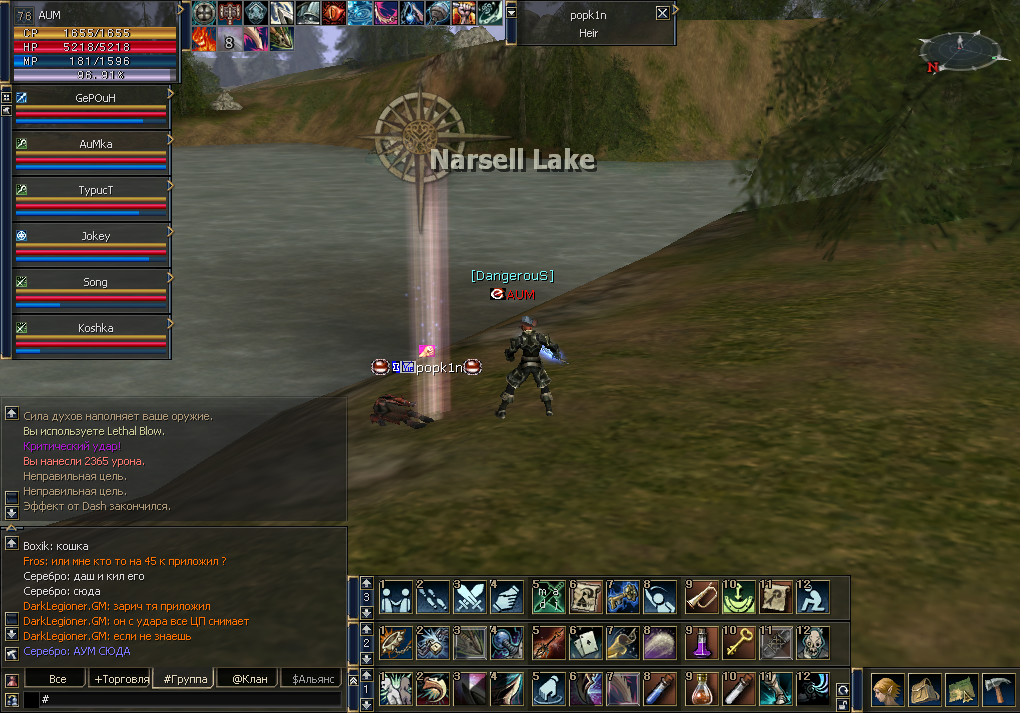Use the playing cards hotbar slot

pyautogui.click(x=583, y=643)
